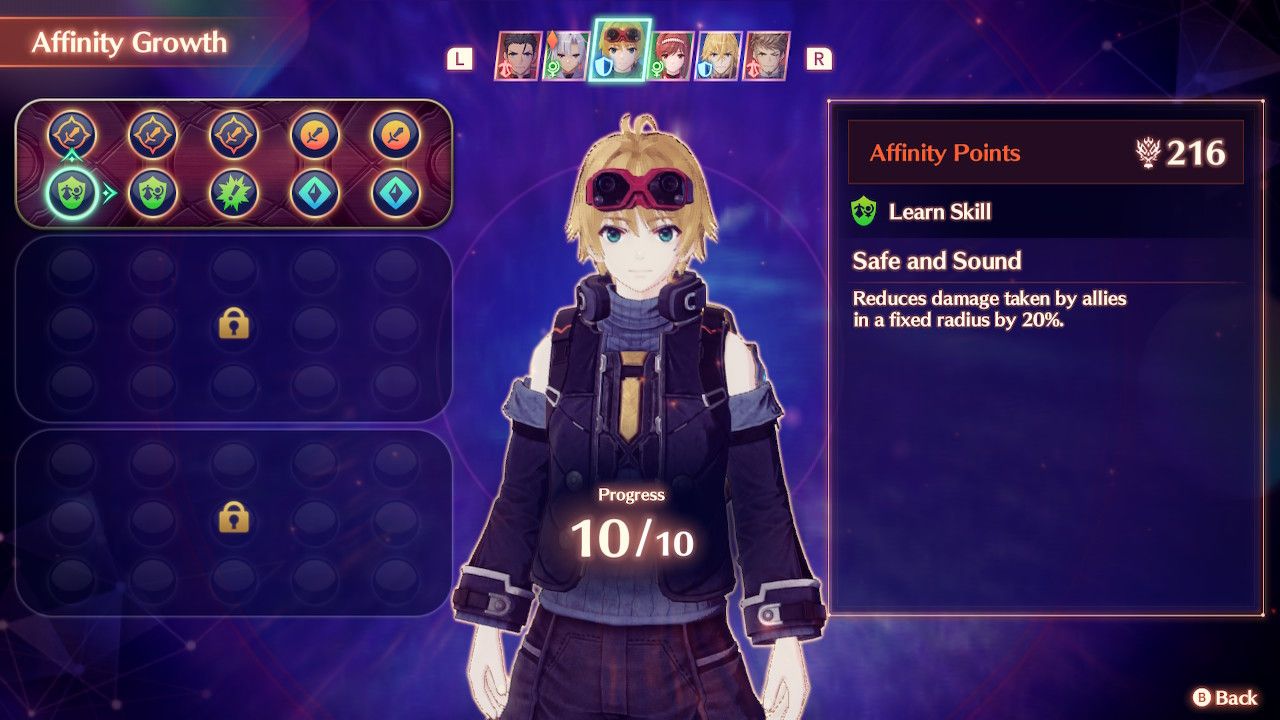
Task: Click the Learn Skill shield icon
Action: 868,213
